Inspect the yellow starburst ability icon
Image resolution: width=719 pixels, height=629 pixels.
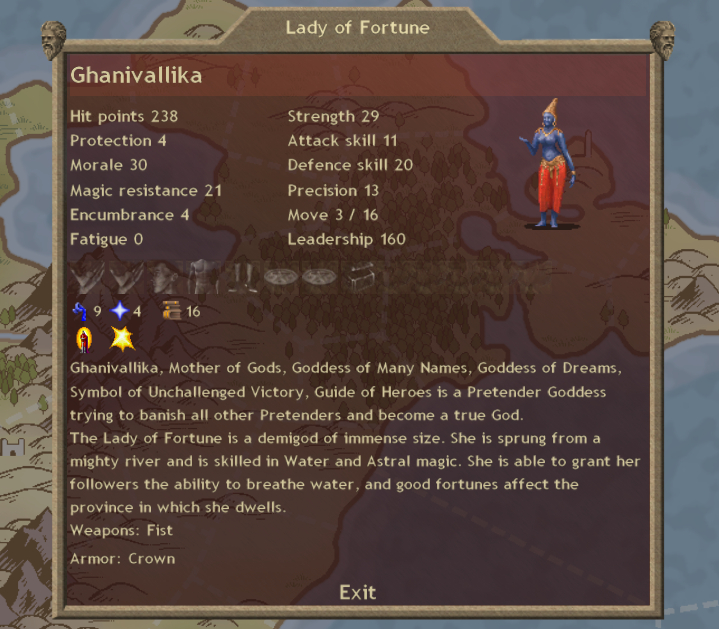(122, 340)
